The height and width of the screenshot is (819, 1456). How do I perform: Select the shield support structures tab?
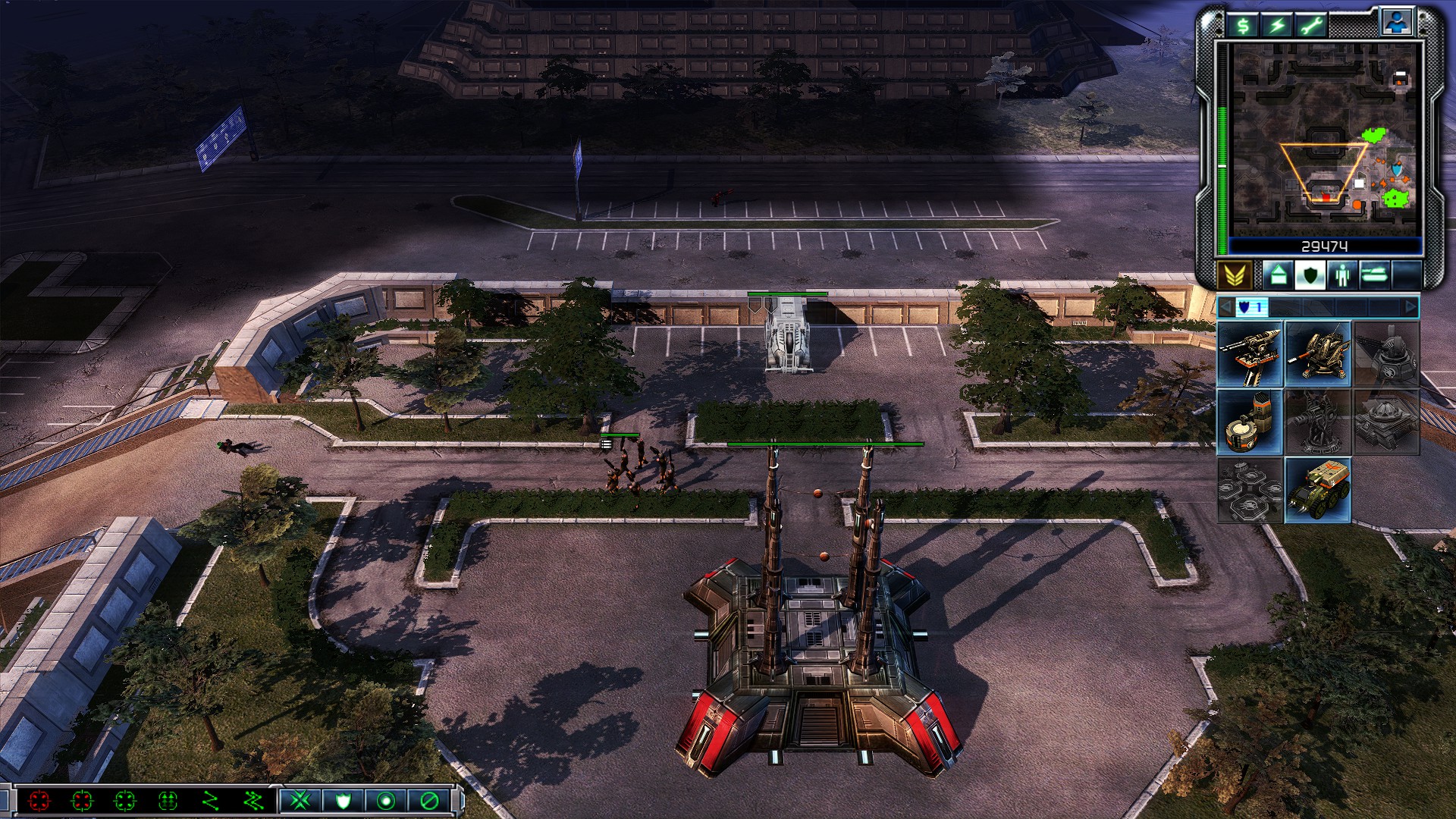click(x=1310, y=275)
